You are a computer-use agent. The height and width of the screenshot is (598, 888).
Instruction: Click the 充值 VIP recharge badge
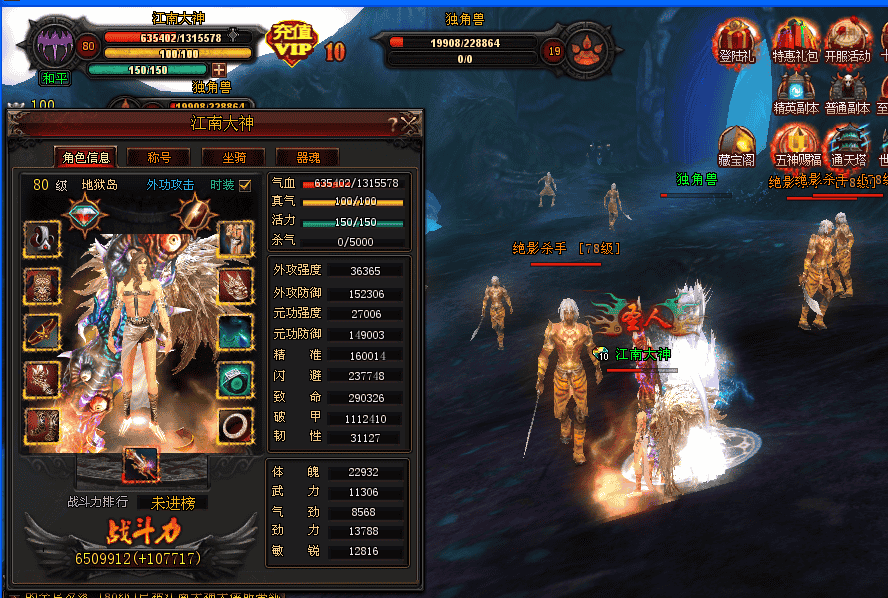[294, 44]
